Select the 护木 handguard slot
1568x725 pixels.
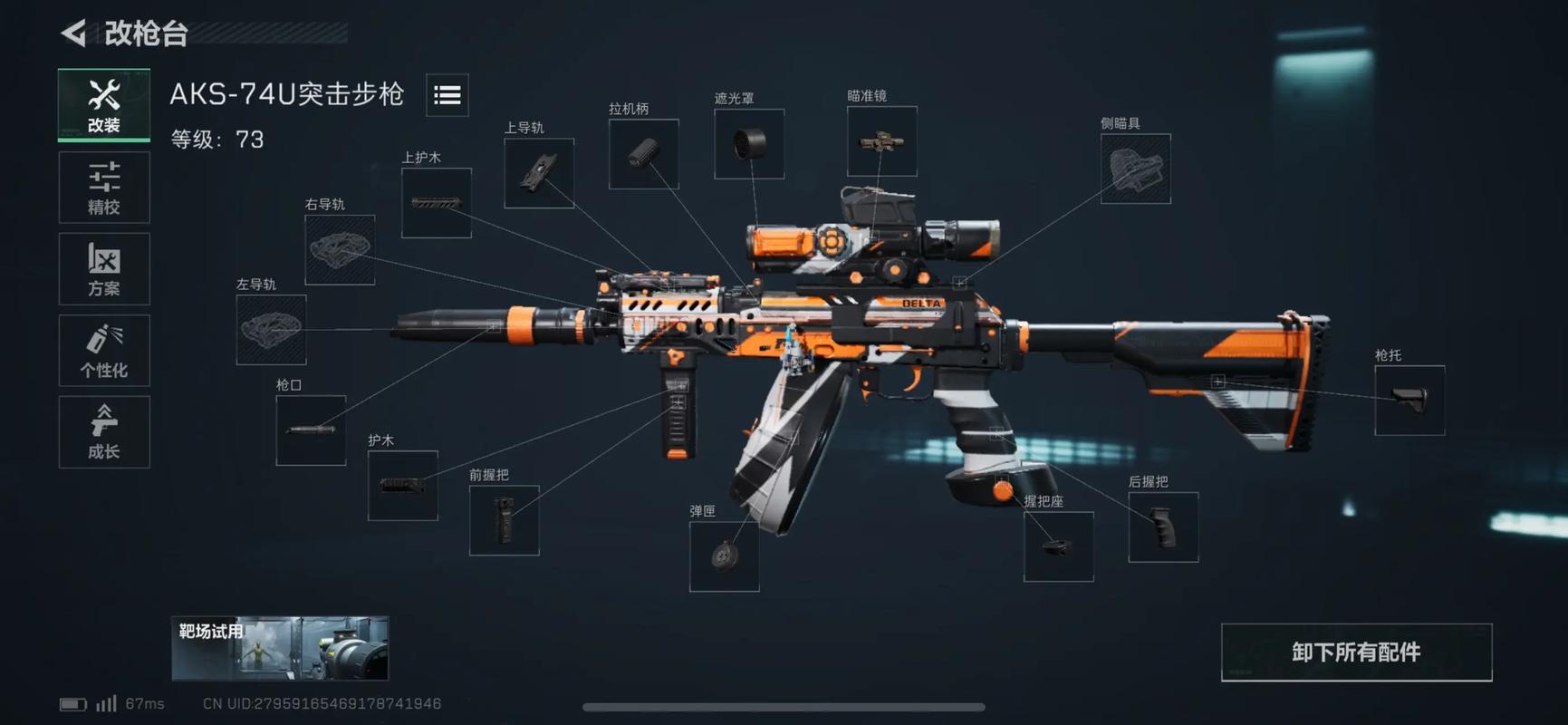point(403,486)
